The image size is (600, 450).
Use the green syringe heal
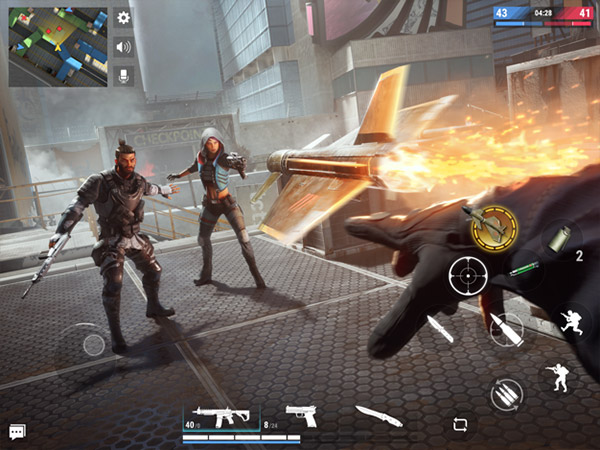(x=523, y=270)
